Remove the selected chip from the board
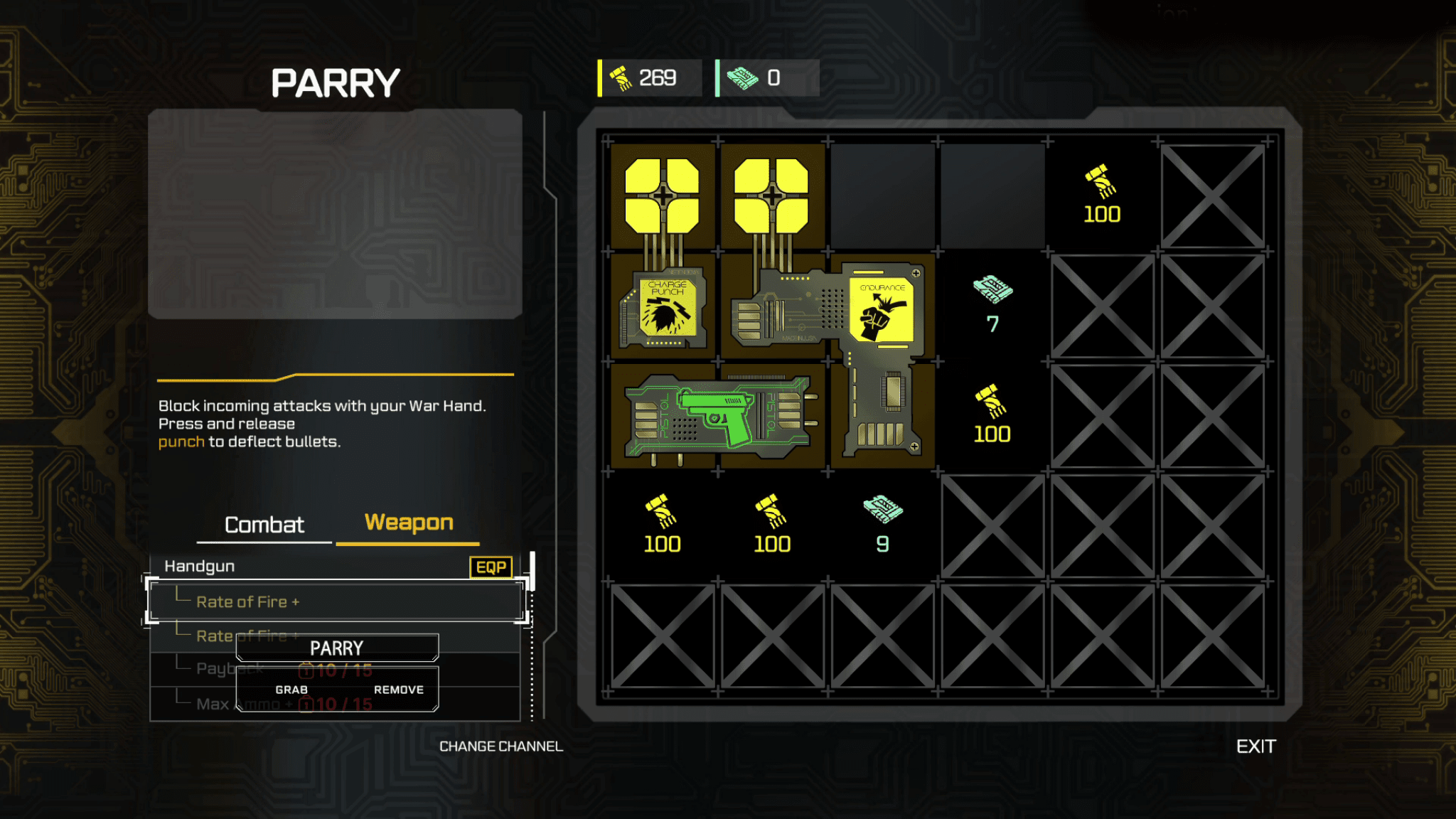This screenshot has width=1456, height=819. 398,690
